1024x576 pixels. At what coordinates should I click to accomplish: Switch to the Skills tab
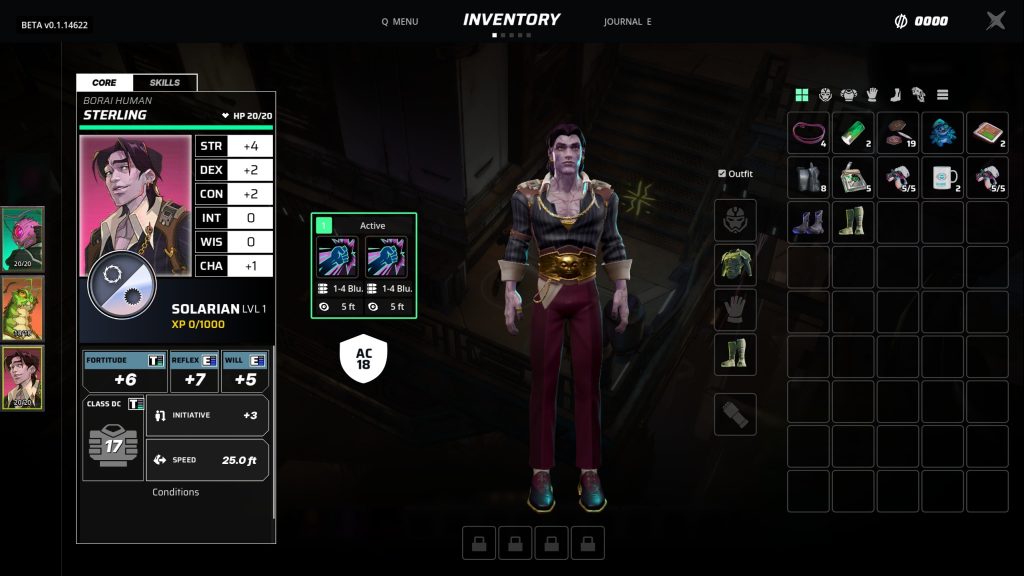click(165, 83)
